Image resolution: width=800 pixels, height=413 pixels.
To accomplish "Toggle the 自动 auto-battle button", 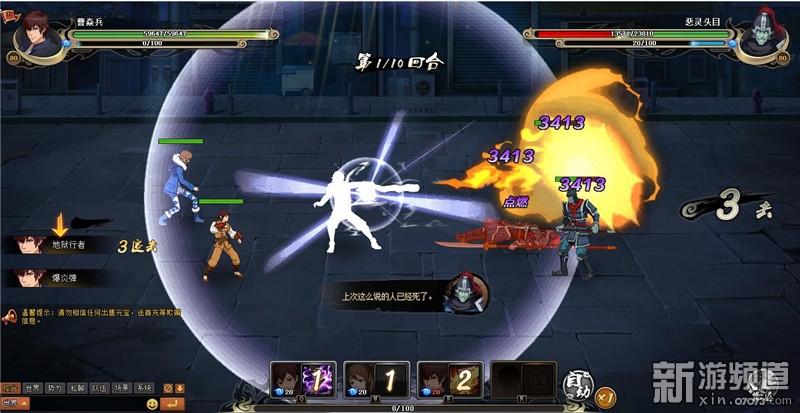I will (x=576, y=383).
